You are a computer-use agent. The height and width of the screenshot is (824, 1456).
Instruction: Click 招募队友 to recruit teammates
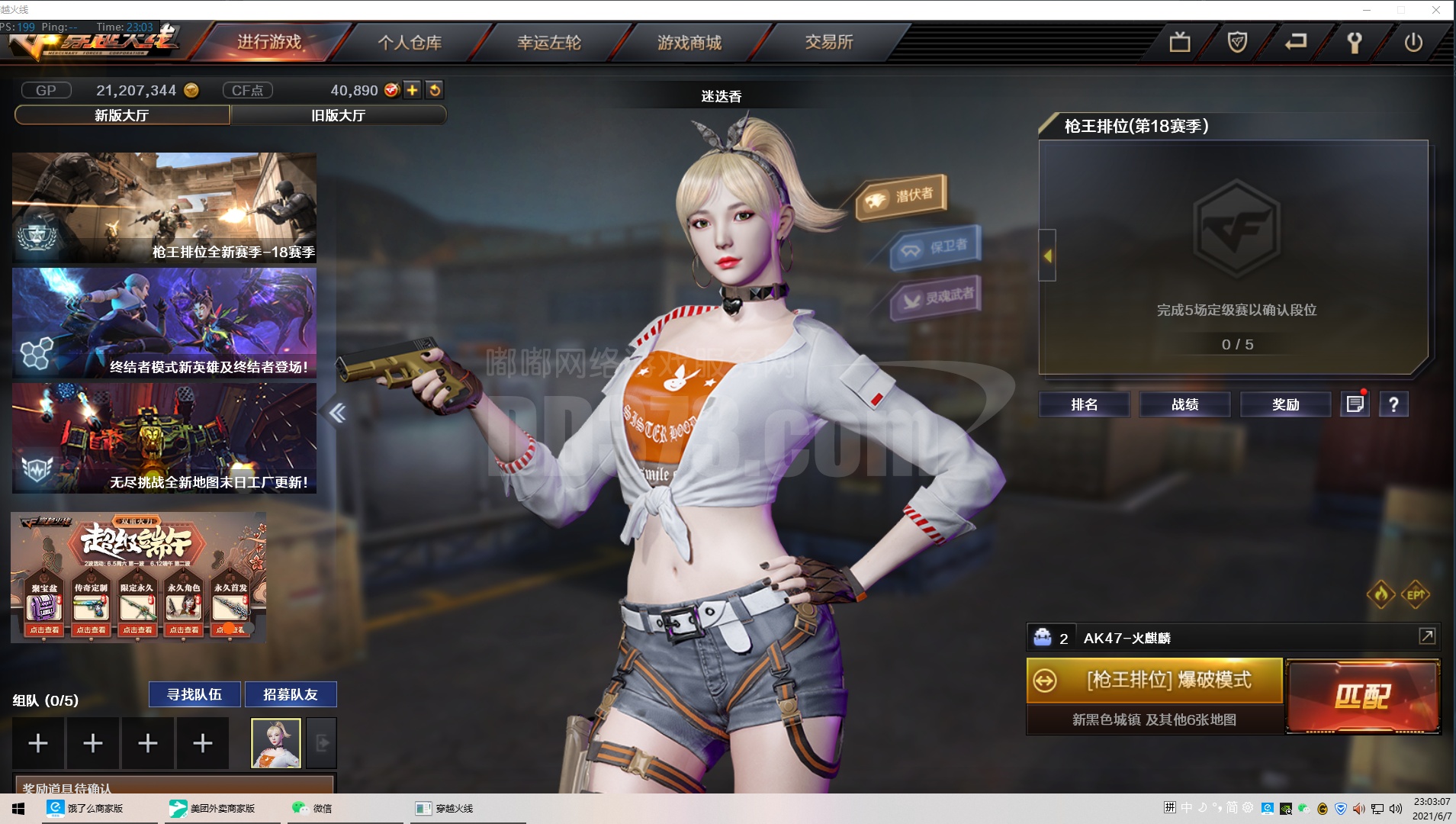[x=290, y=694]
